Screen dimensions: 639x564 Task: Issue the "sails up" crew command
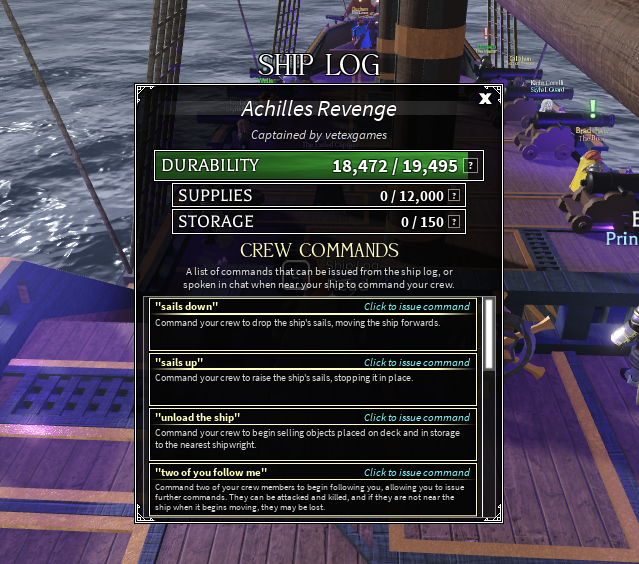point(416,363)
